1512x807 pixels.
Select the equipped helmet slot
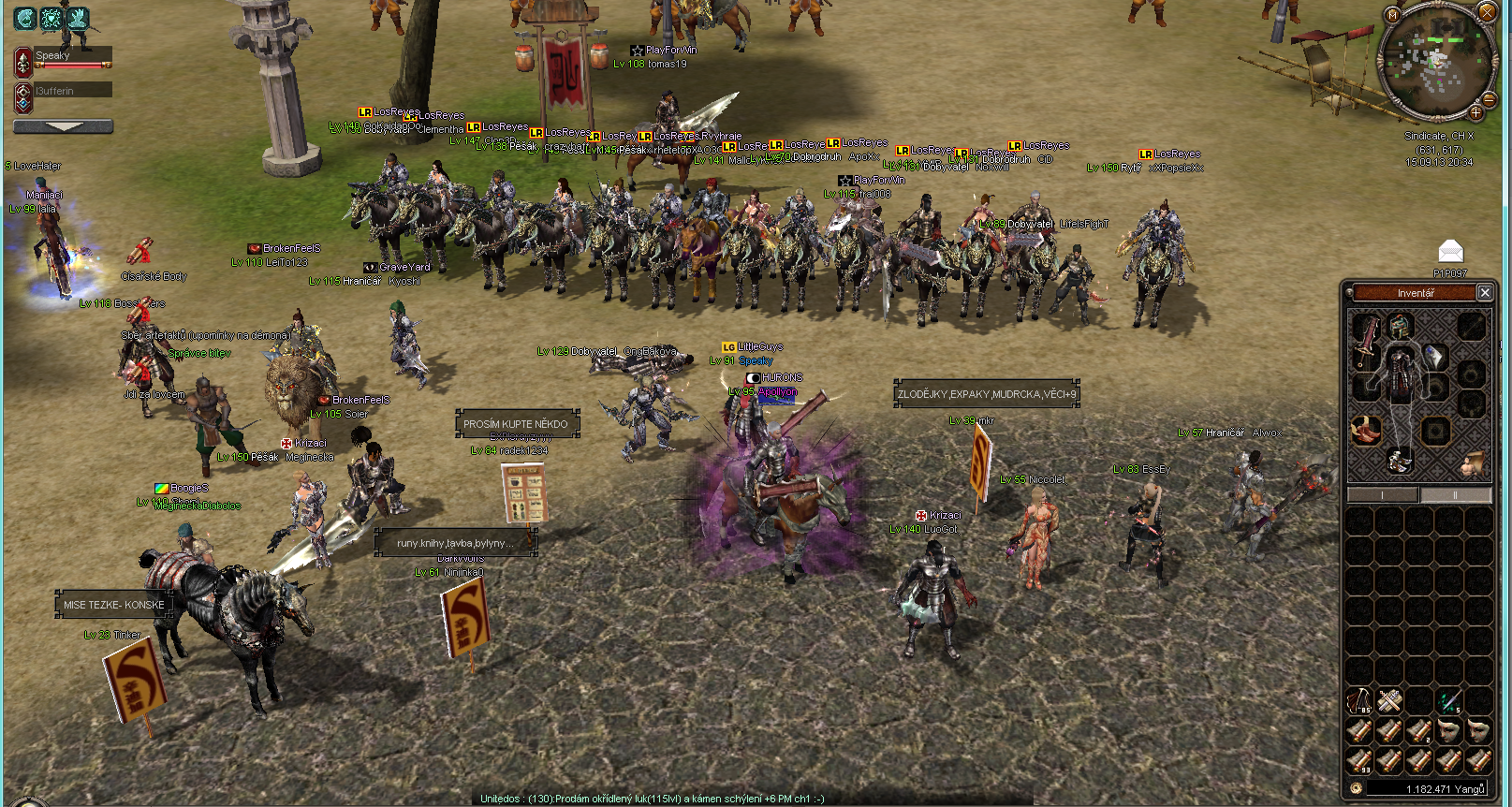tap(1400, 326)
